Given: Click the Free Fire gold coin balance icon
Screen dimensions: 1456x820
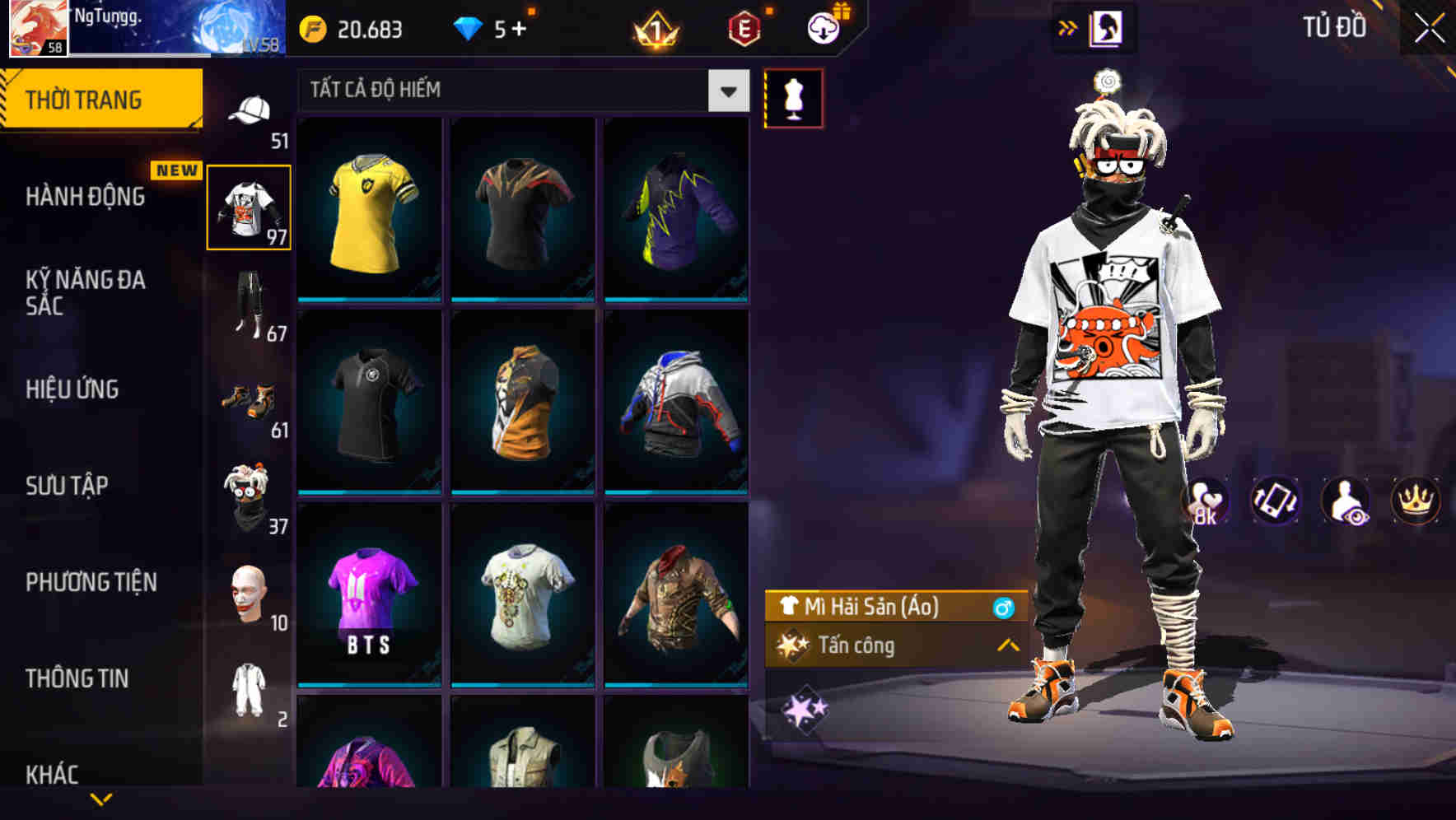Looking at the screenshot, I should pos(313,27).
